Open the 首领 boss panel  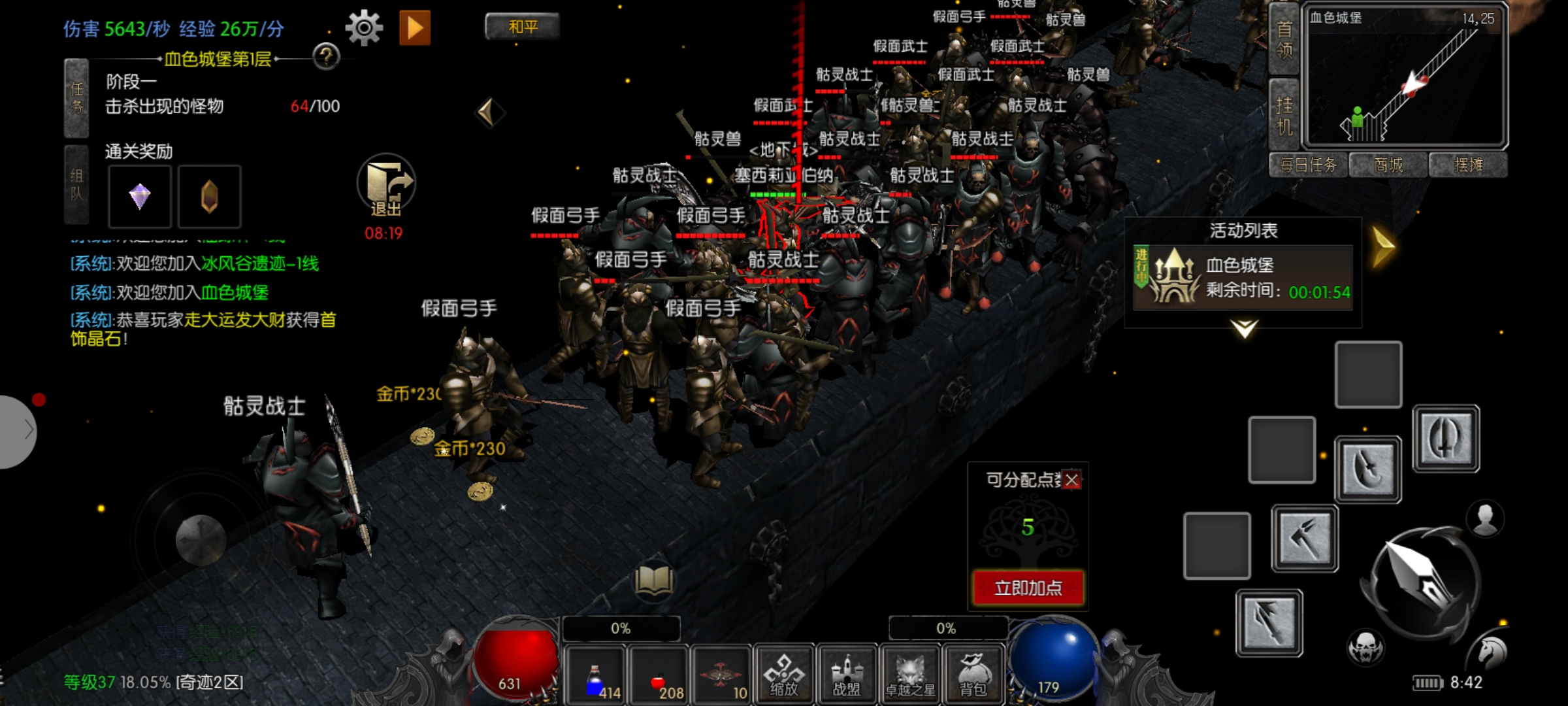[x=1284, y=39]
